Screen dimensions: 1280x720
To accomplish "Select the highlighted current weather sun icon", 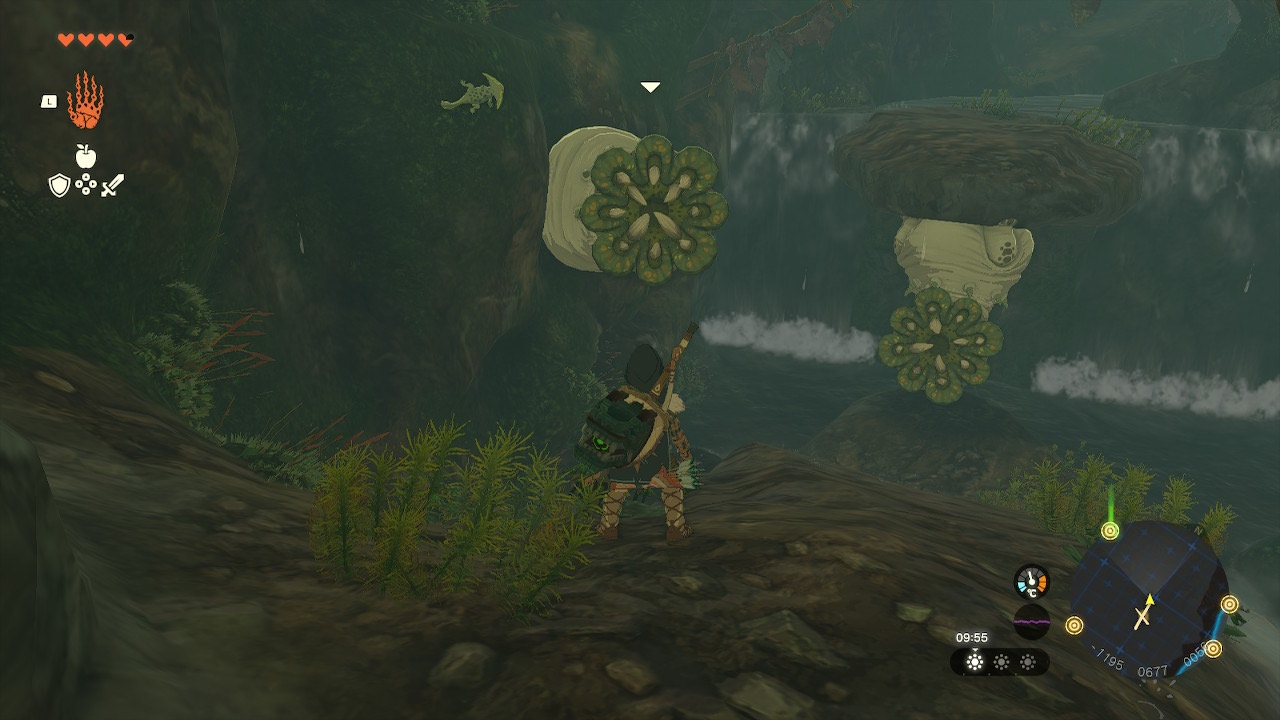I will click(974, 662).
